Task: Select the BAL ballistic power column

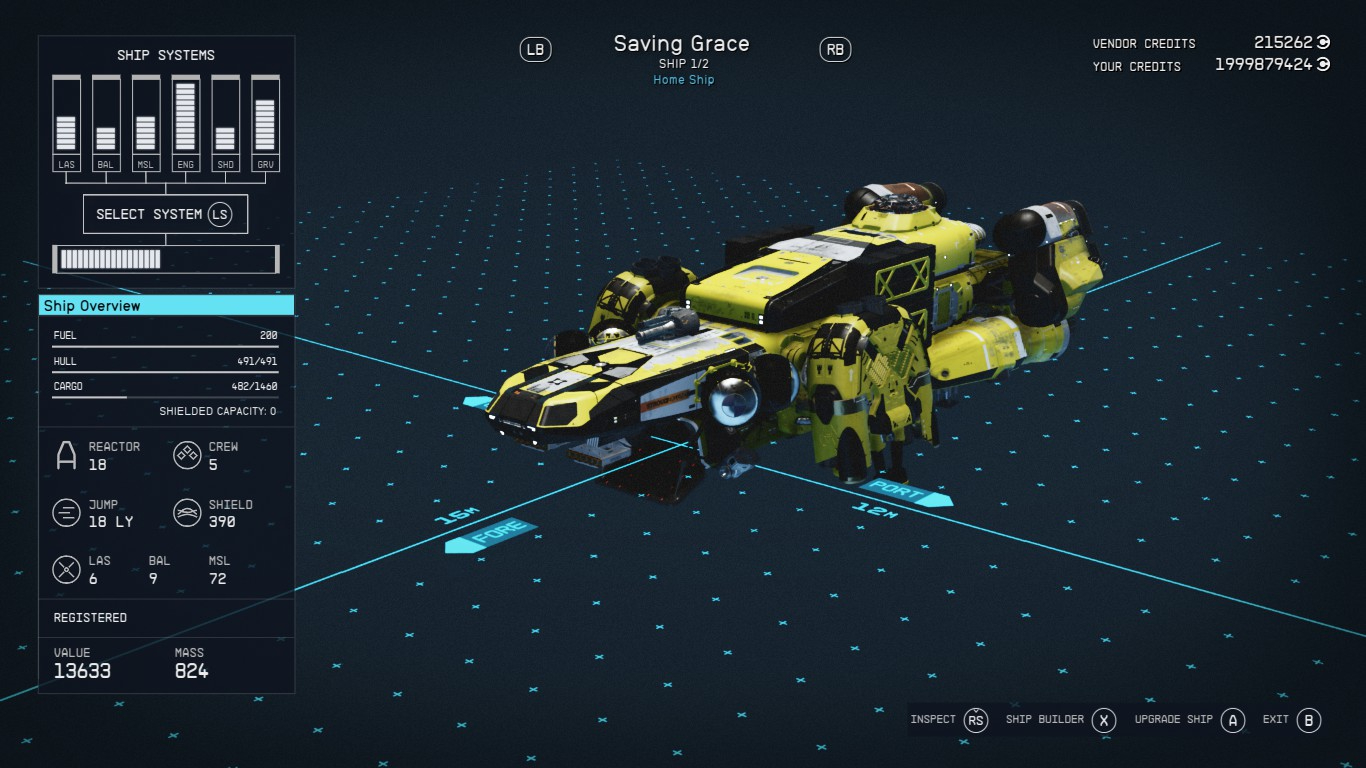Action: pyautogui.click(x=106, y=122)
